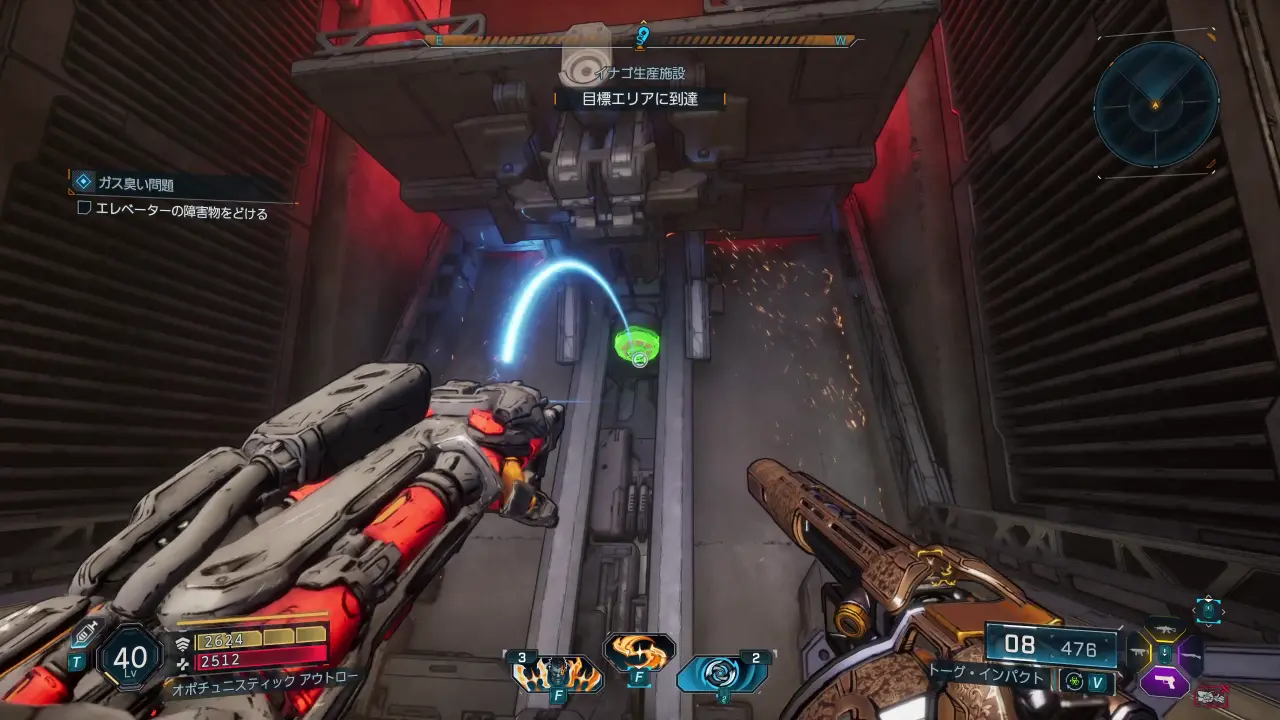Switch to the top assault rifle slot

(x=1164, y=630)
